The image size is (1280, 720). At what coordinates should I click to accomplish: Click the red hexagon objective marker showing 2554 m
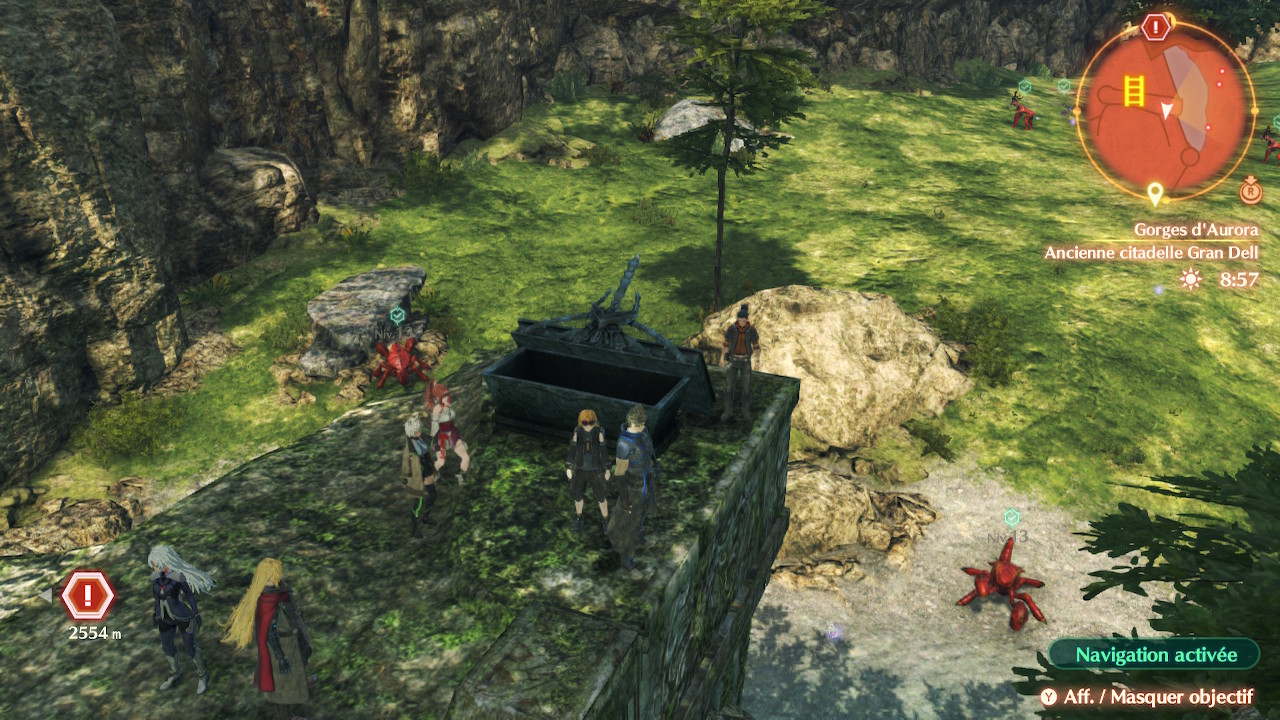tap(88, 597)
